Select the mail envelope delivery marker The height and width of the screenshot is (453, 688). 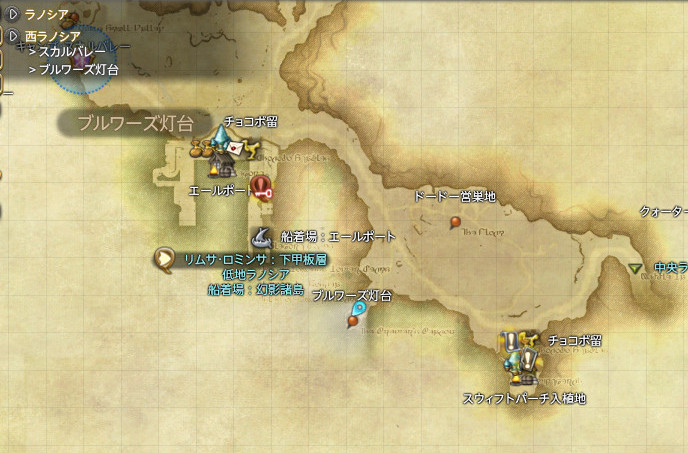point(235,147)
